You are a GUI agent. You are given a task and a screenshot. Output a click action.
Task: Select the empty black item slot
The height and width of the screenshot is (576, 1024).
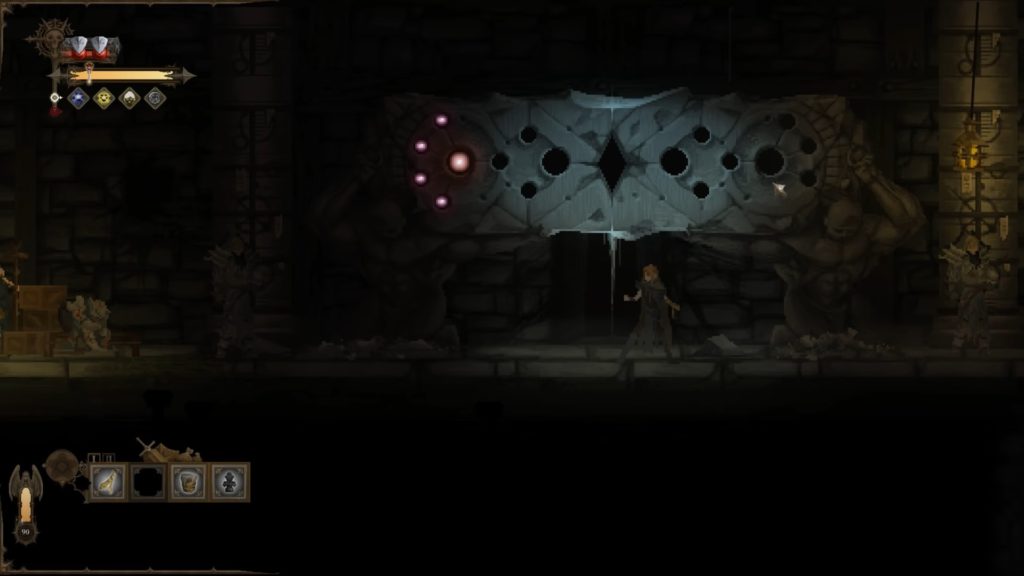click(148, 482)
